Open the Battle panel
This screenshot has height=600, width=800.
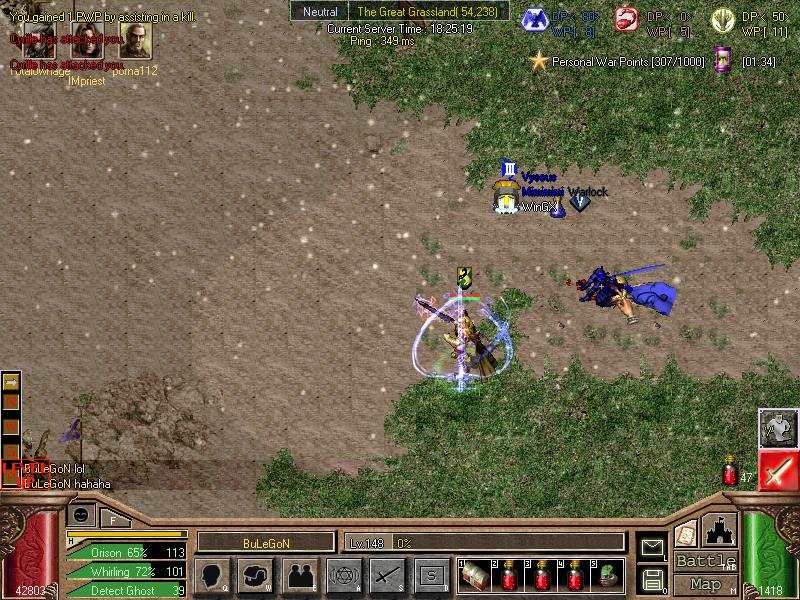pyautogui.click(x=706, y=561)
